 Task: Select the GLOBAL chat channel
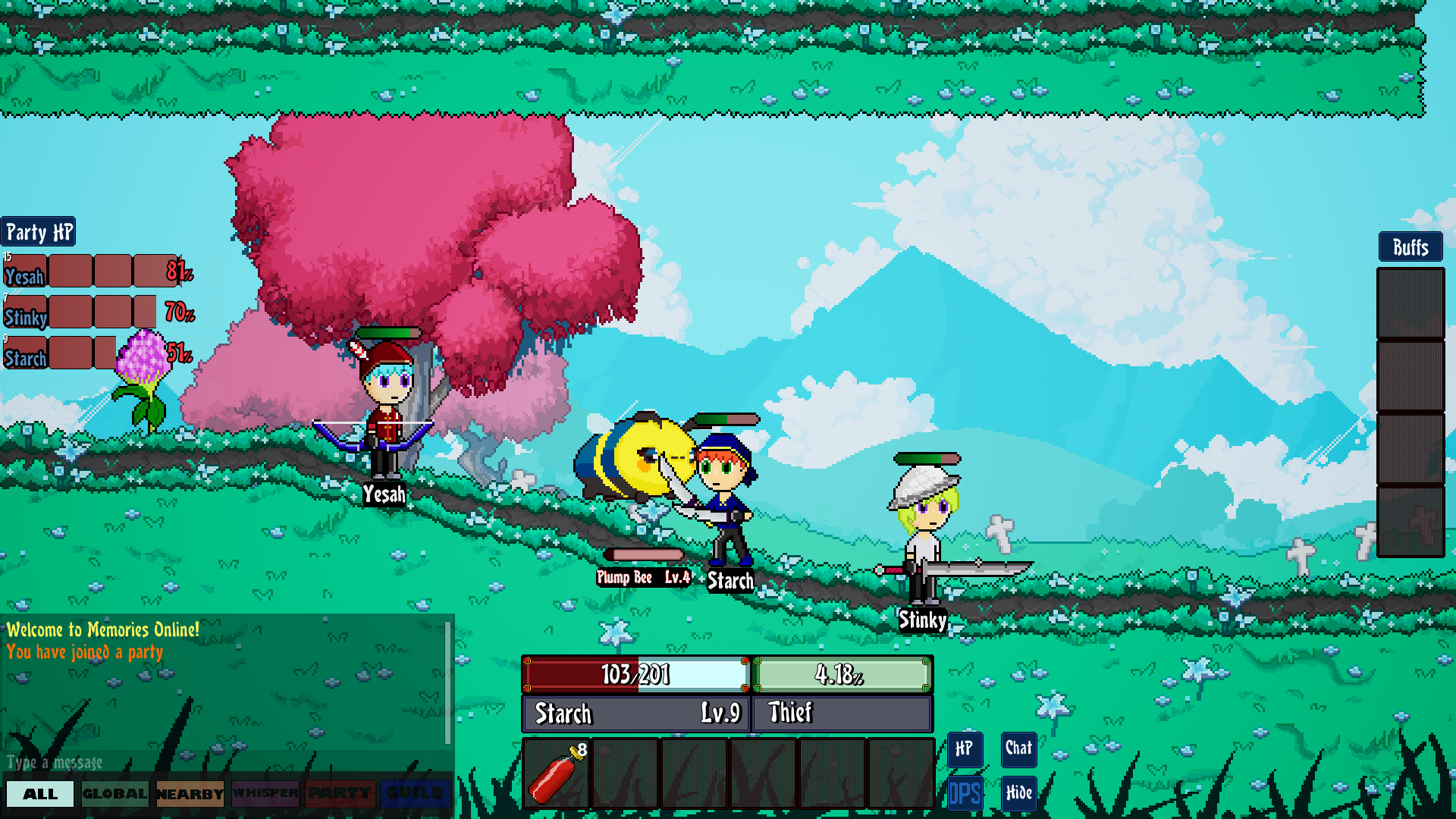click(x=115, y=794)
